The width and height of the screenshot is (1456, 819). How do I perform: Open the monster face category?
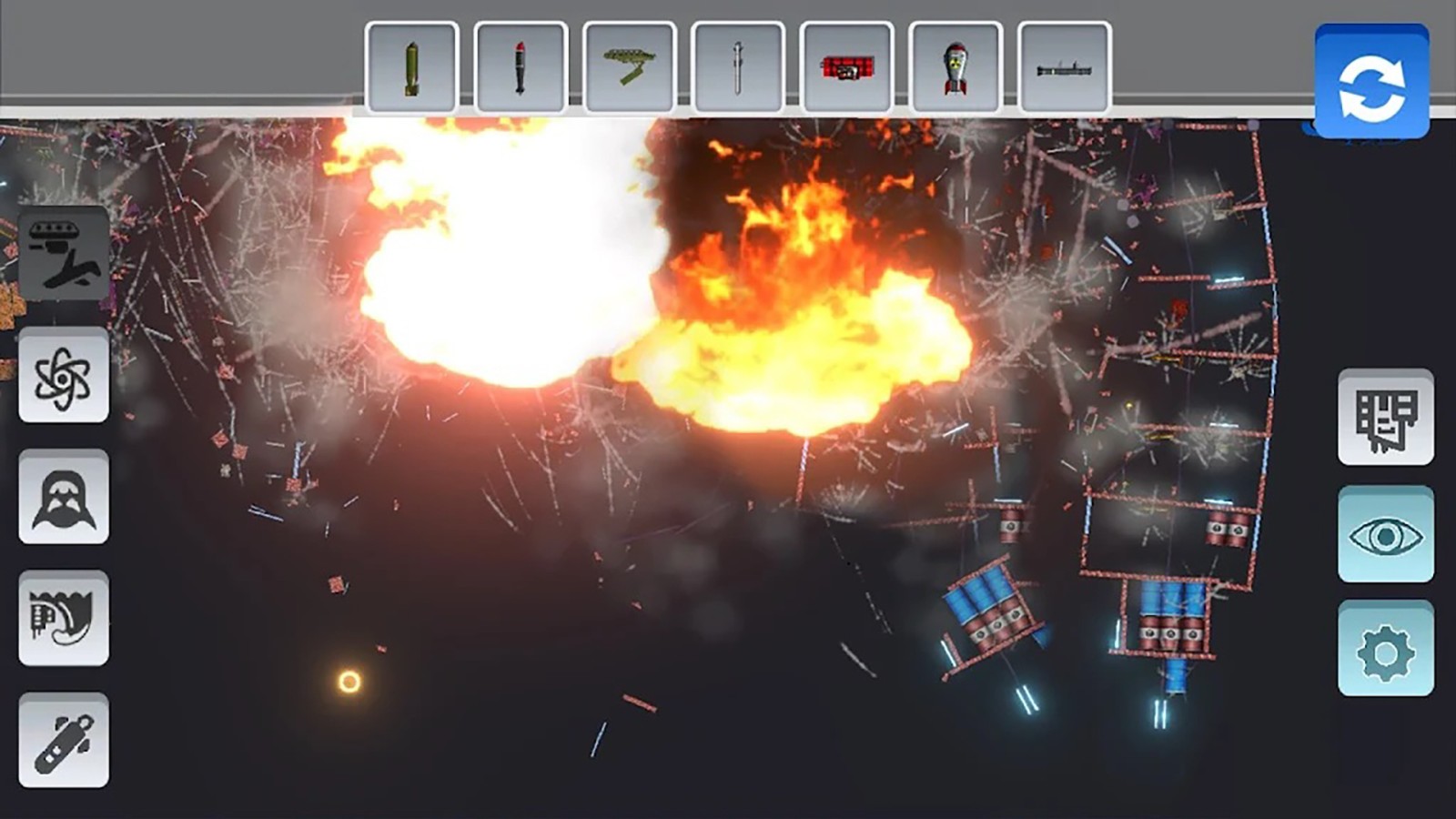click(64, 497)
